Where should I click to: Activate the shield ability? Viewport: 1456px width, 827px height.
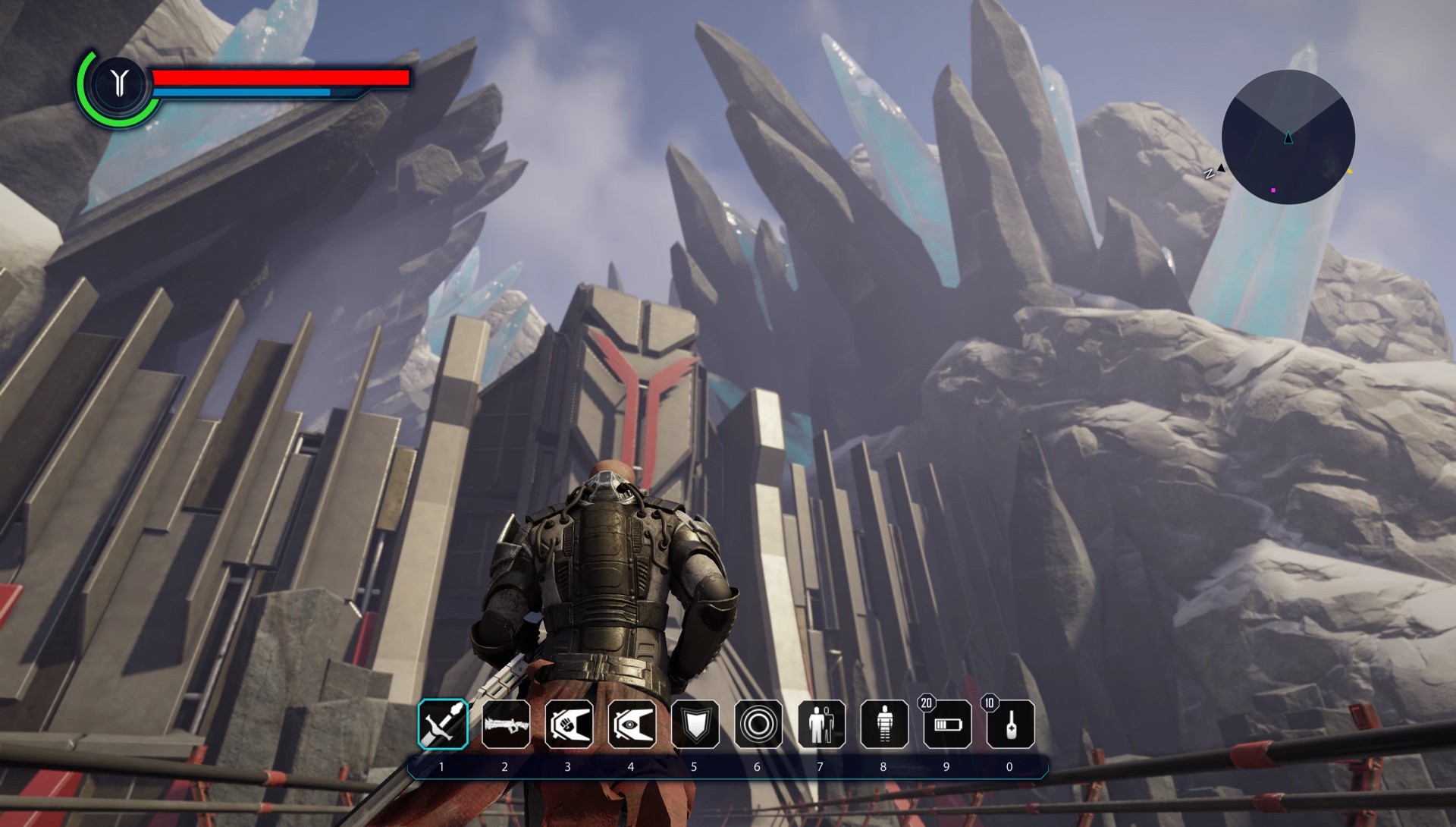695,724
